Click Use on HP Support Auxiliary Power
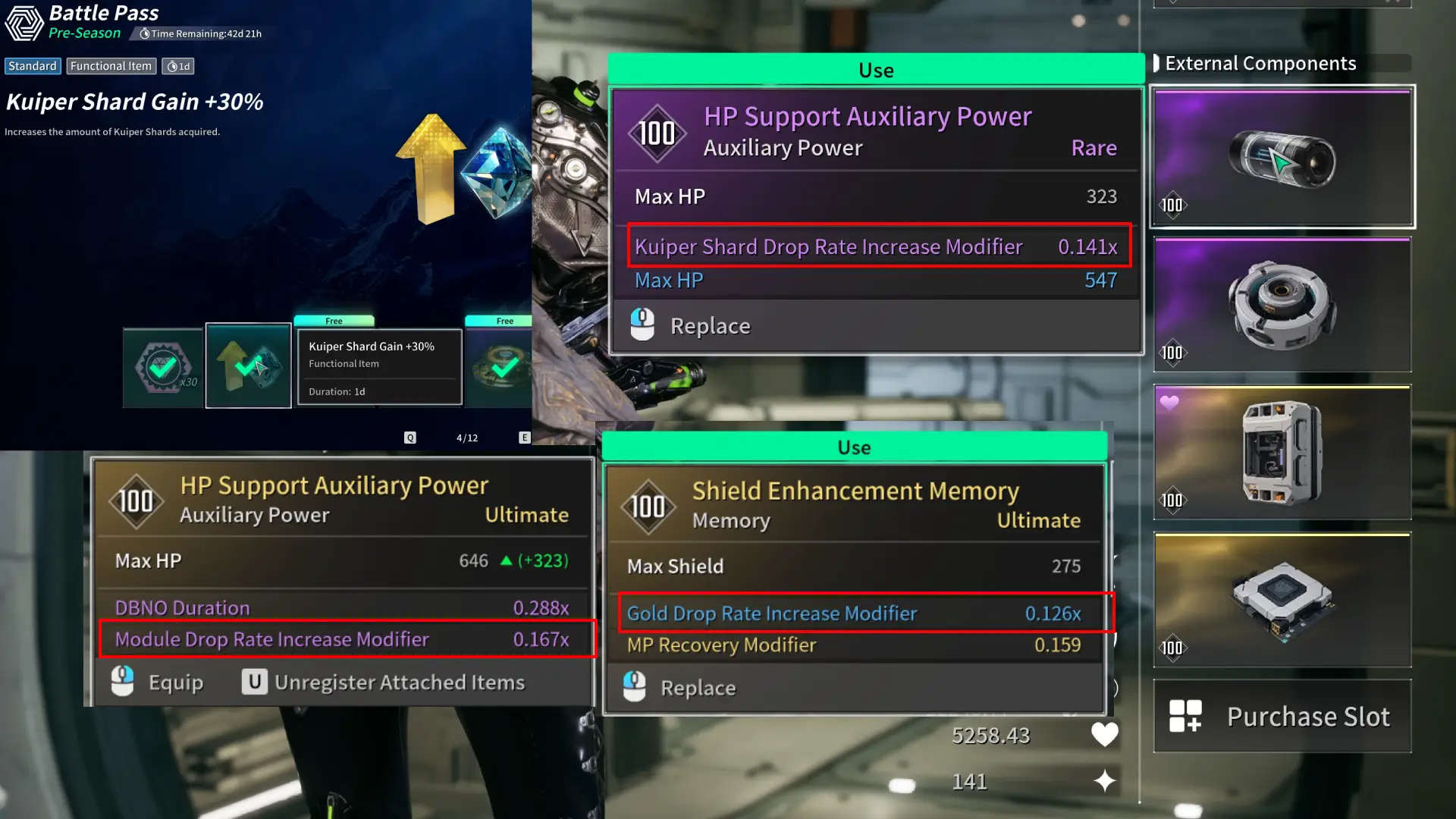Viewport: 1456px width, 819px height. point(876,70)
